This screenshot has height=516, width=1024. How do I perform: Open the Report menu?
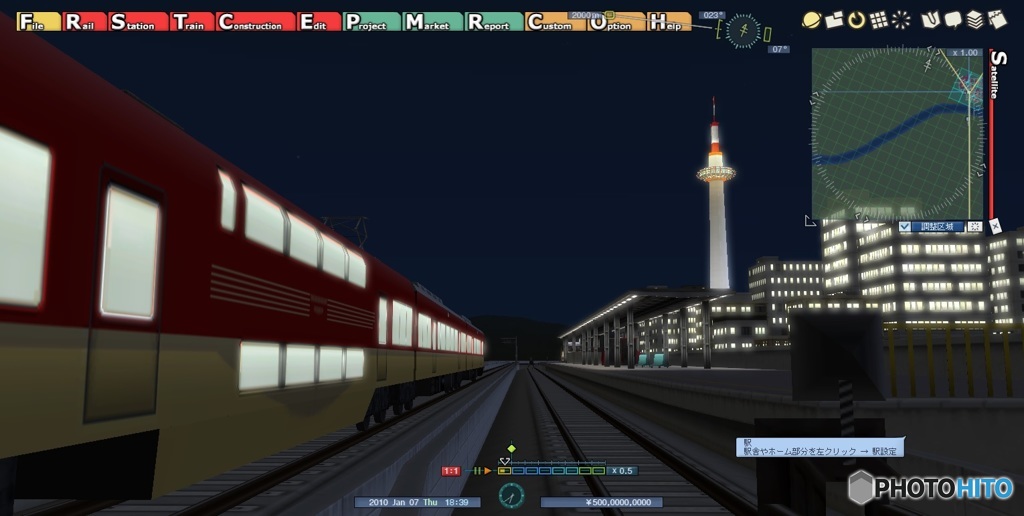pos(493,22)
